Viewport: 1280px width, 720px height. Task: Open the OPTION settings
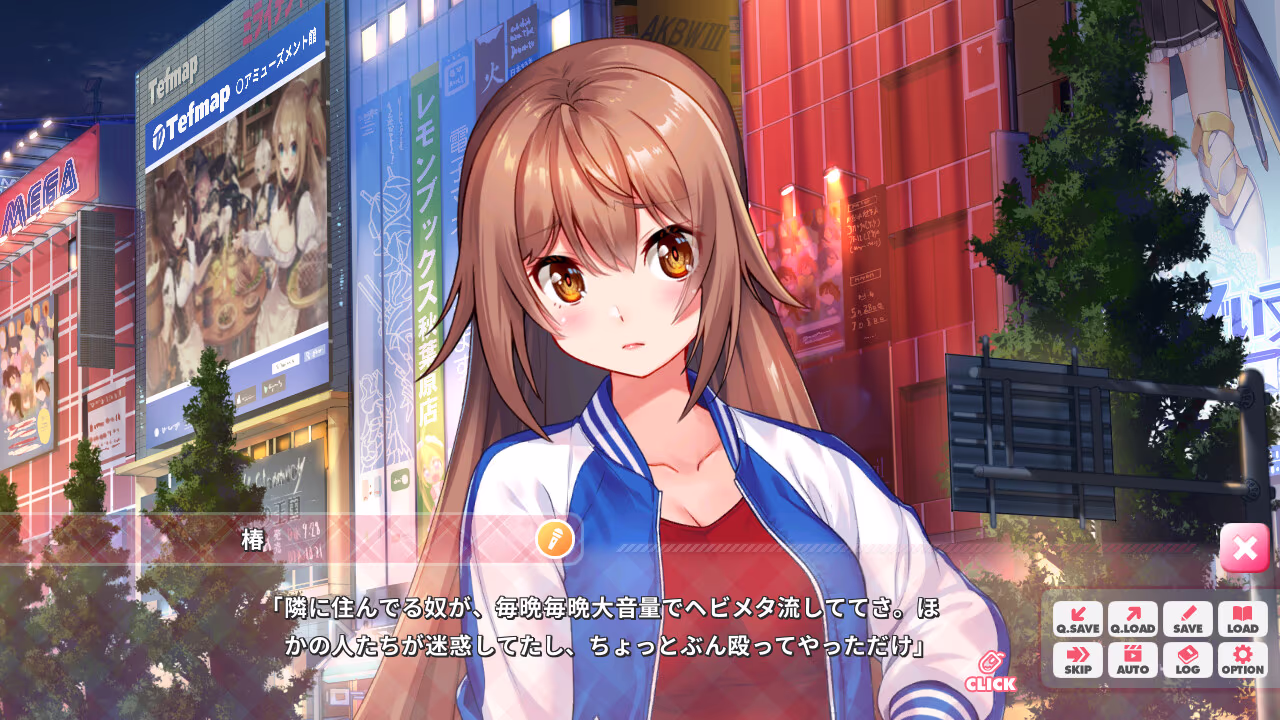point(1242,660)
